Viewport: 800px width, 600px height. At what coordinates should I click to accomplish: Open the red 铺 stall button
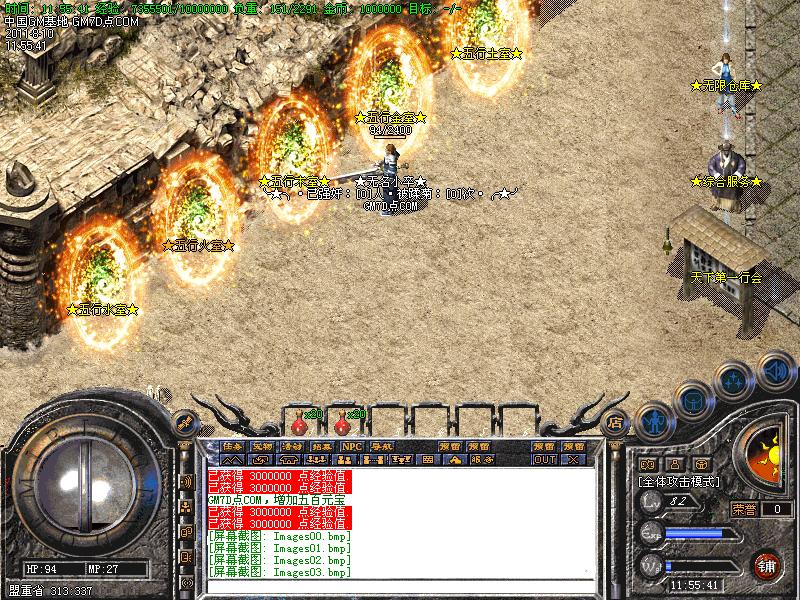pos(768,565)
